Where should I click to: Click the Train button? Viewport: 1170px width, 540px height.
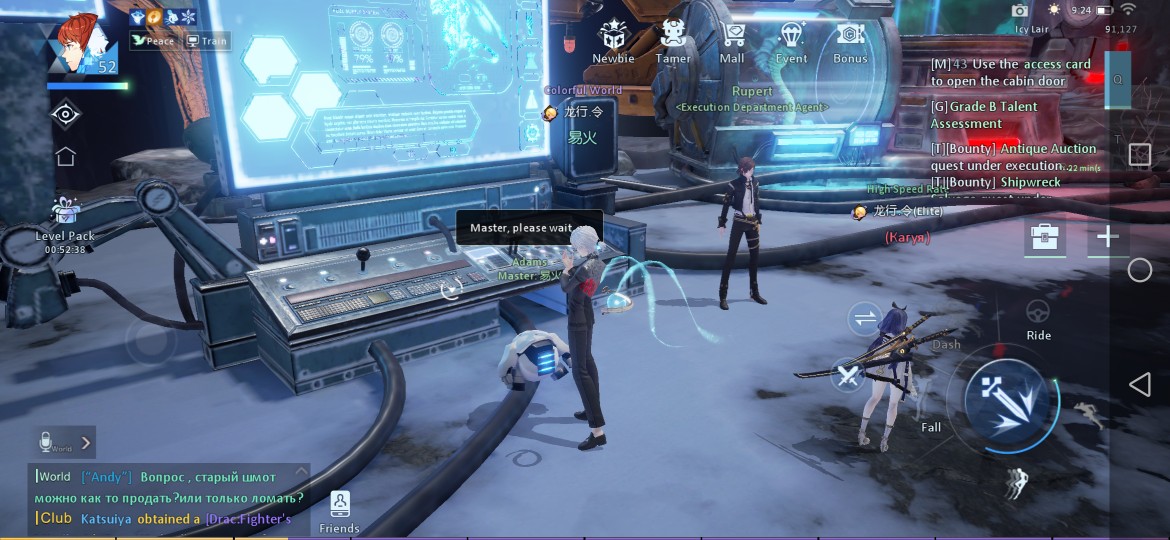click(207, 41)
